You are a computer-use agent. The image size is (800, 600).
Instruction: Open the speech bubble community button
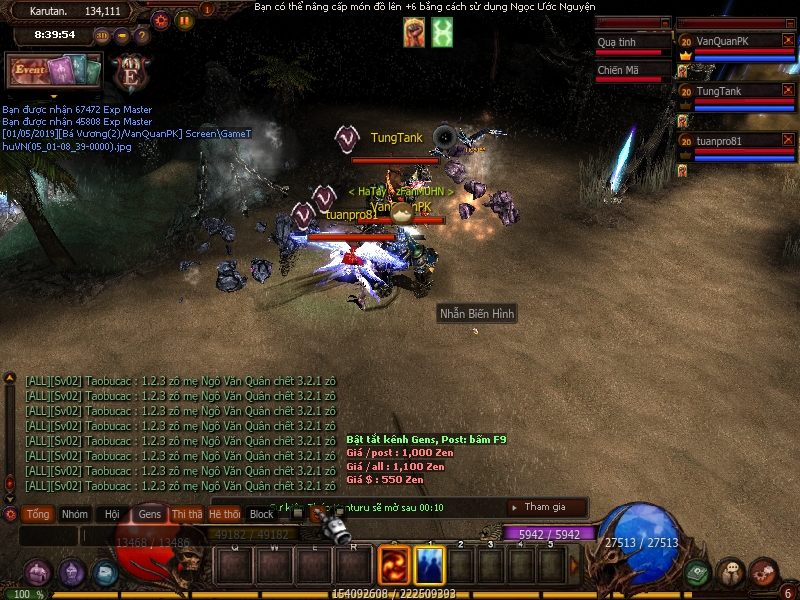(731, 573)
